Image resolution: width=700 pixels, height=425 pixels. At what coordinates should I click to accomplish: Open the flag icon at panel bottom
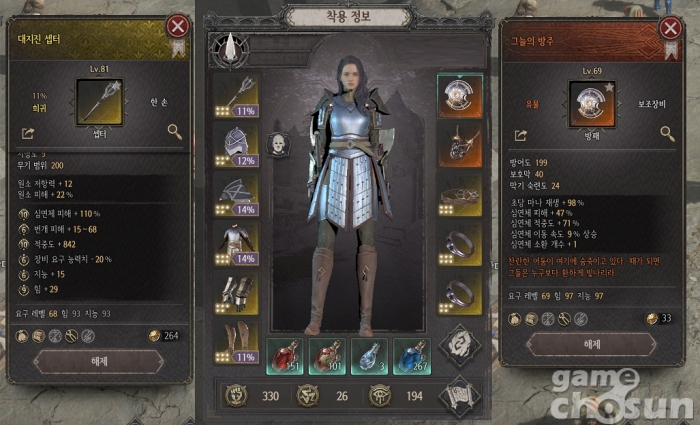tap(459, 397)
